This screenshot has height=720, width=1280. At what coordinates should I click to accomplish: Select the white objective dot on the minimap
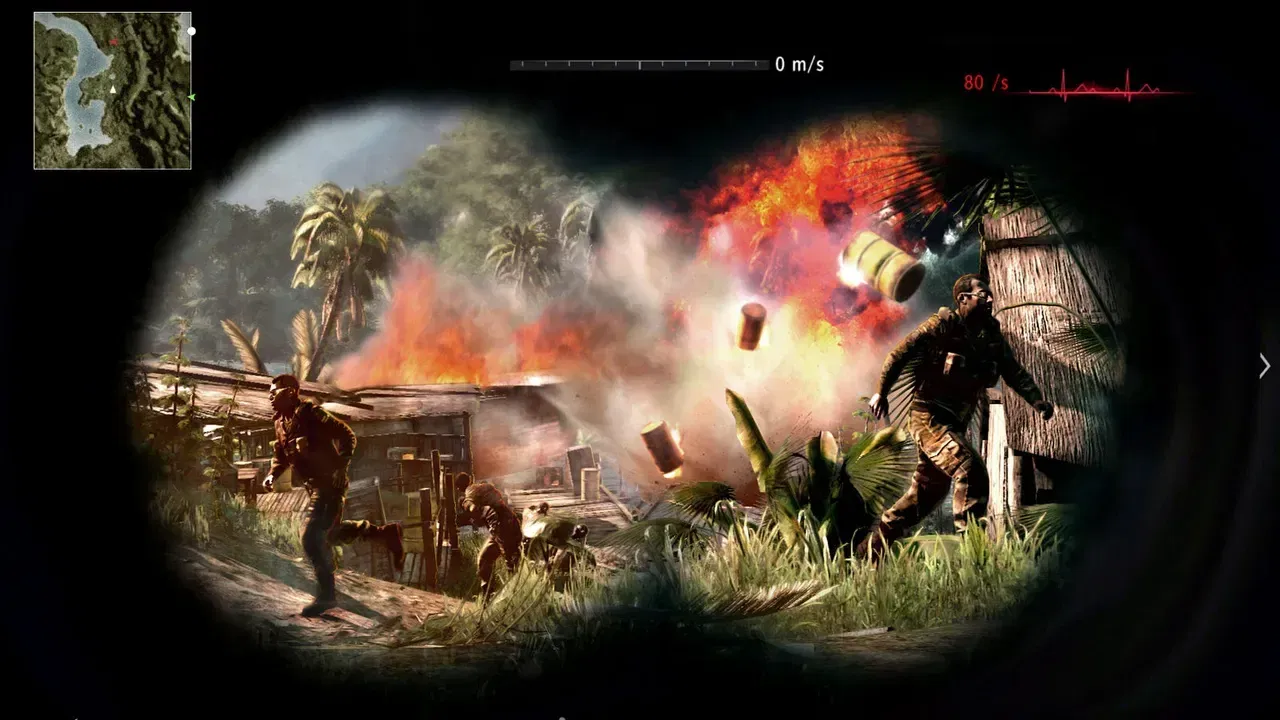[x=192, y=31]
